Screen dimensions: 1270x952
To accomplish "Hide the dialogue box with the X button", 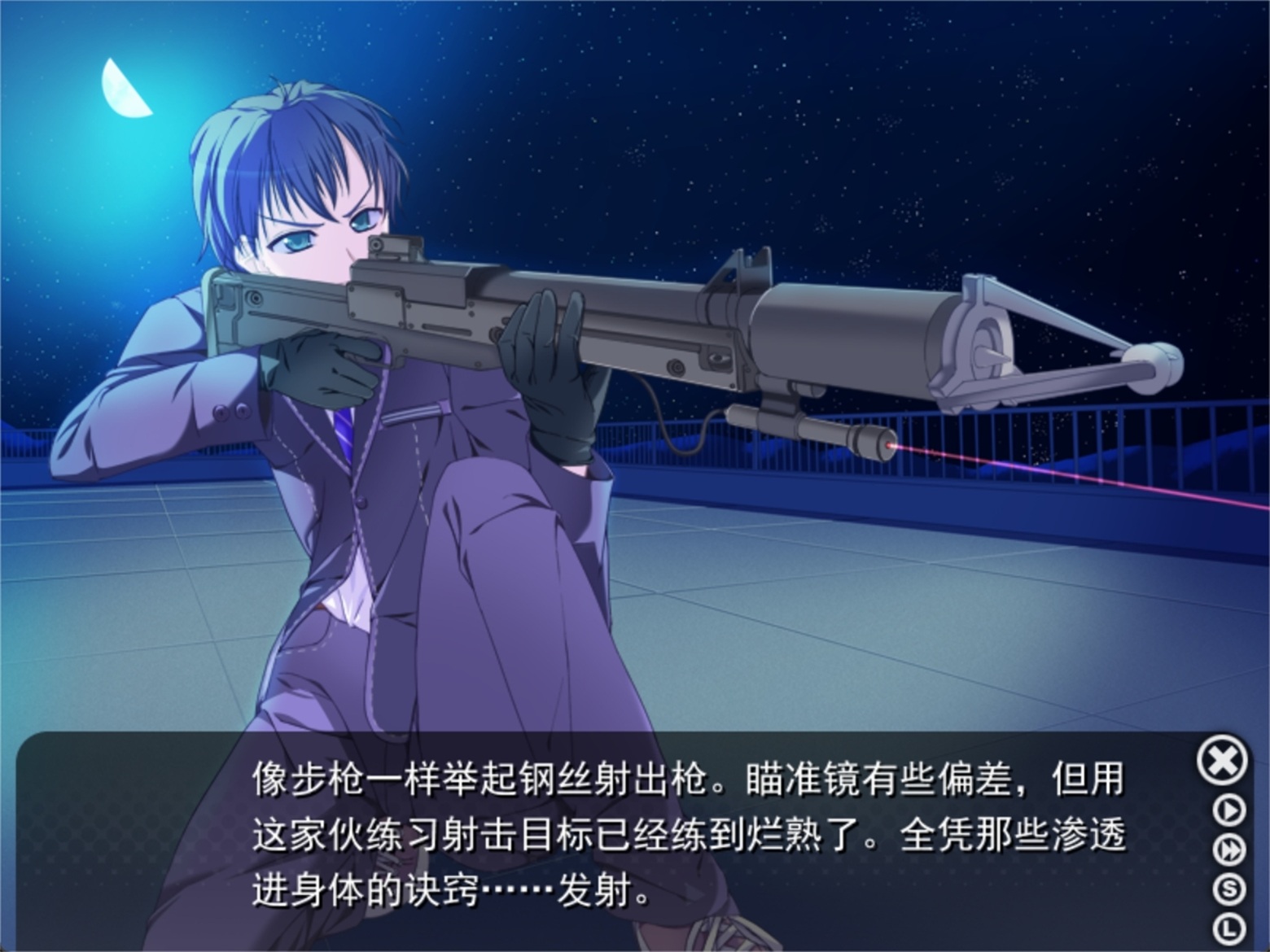I will (x=1222, y=761).
